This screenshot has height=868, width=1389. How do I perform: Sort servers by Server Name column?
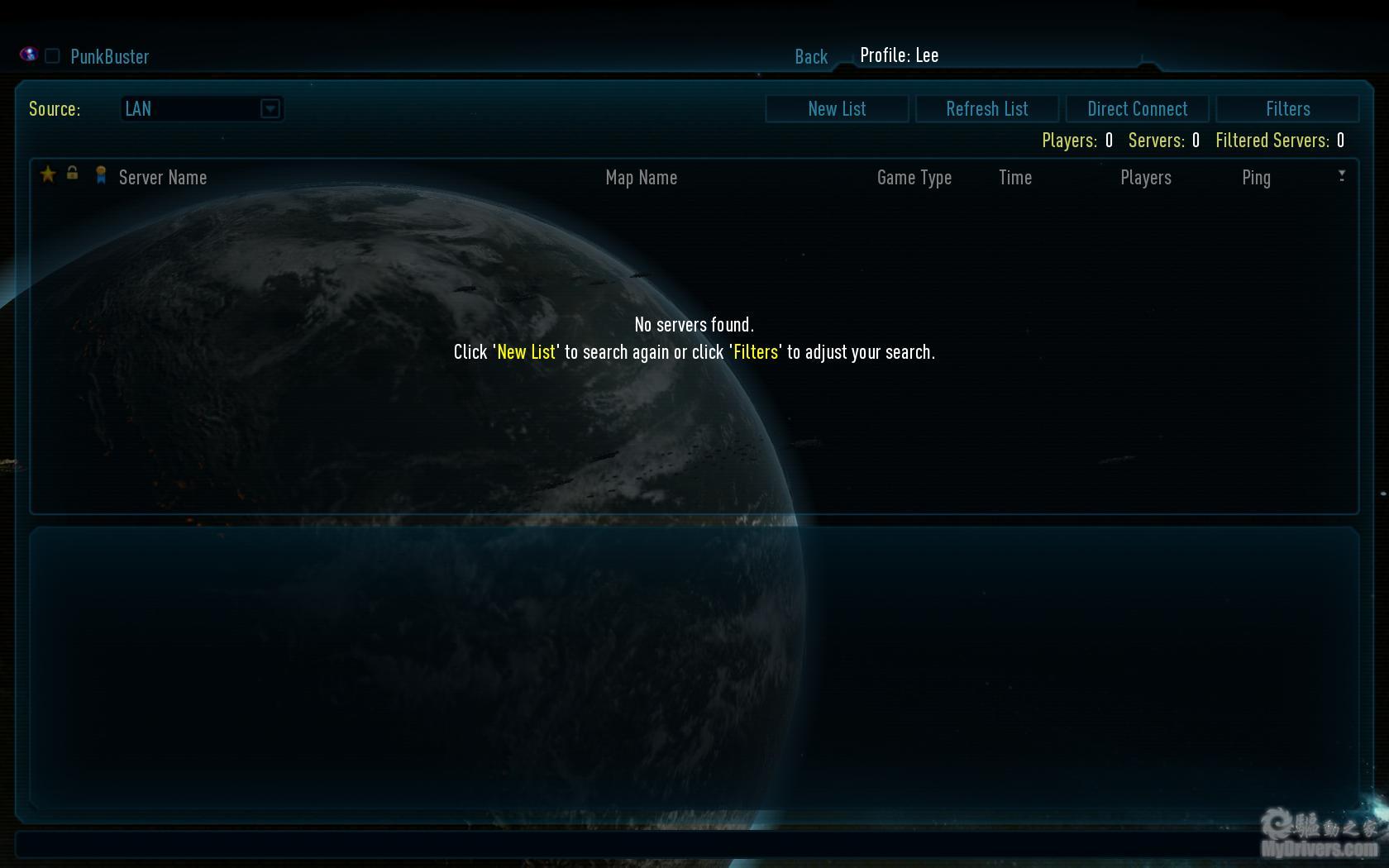coord(163,178)
